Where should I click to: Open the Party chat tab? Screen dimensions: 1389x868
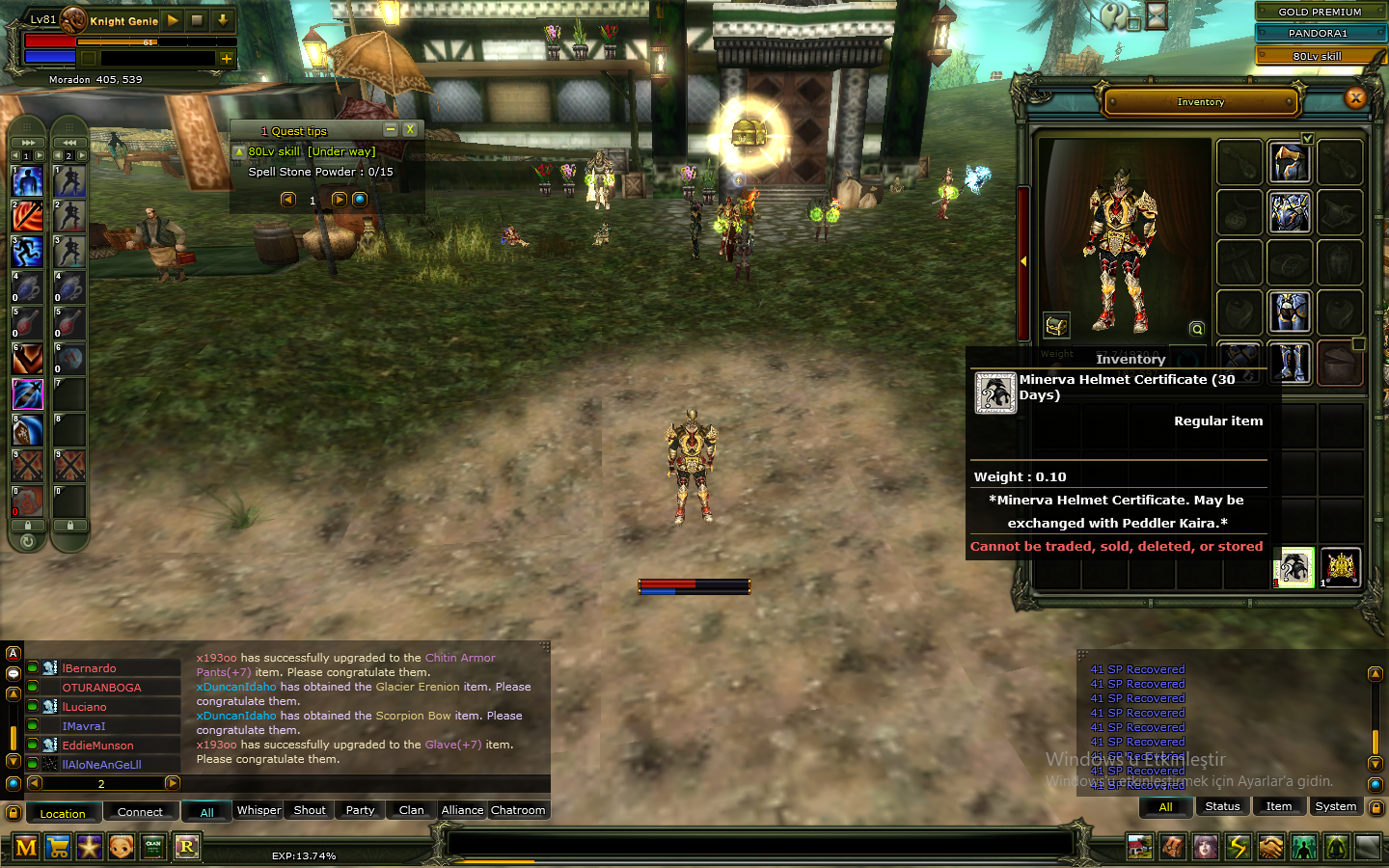tap(360, 810)
